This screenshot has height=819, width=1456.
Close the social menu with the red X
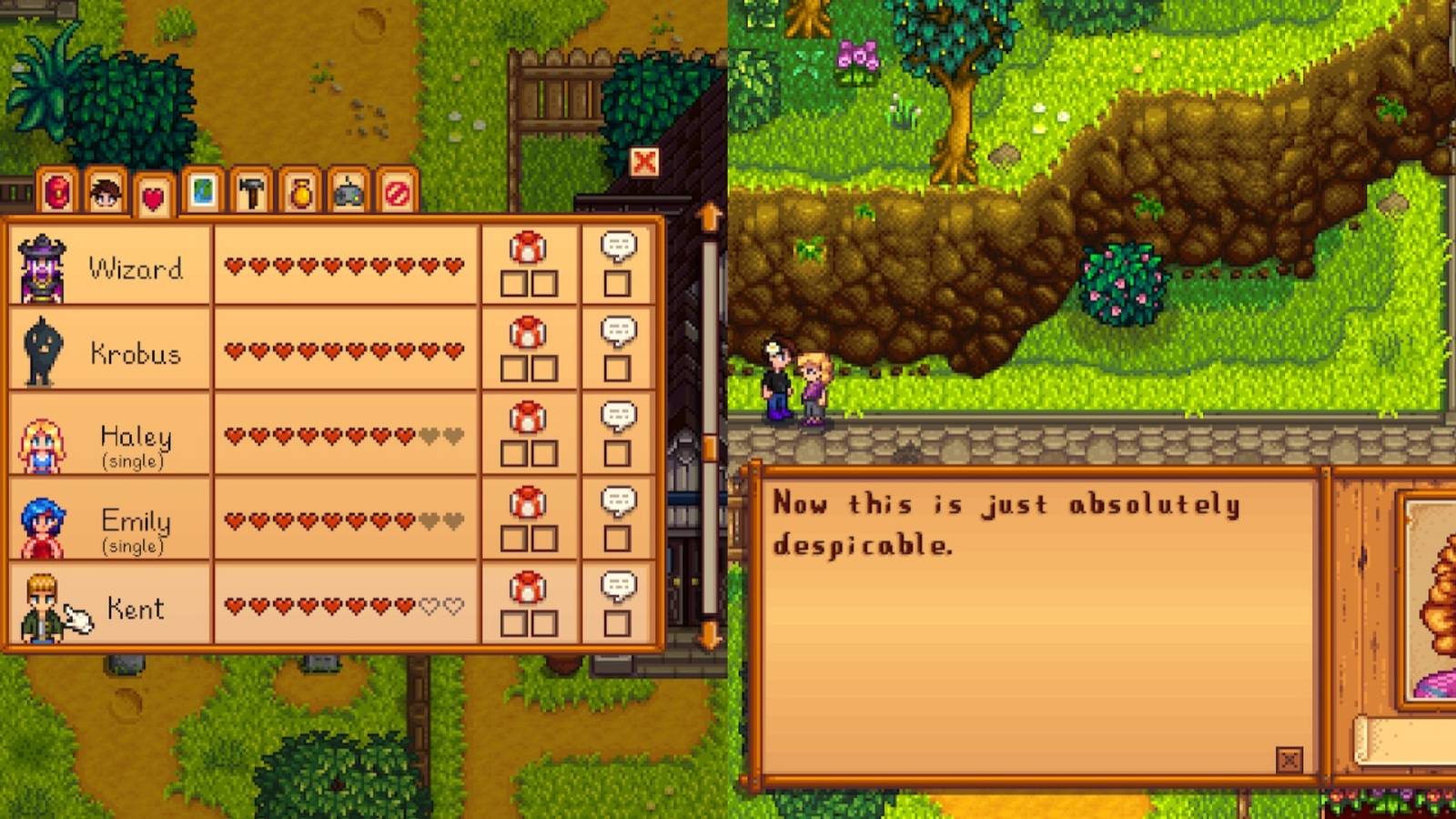(x=642, y=161)
